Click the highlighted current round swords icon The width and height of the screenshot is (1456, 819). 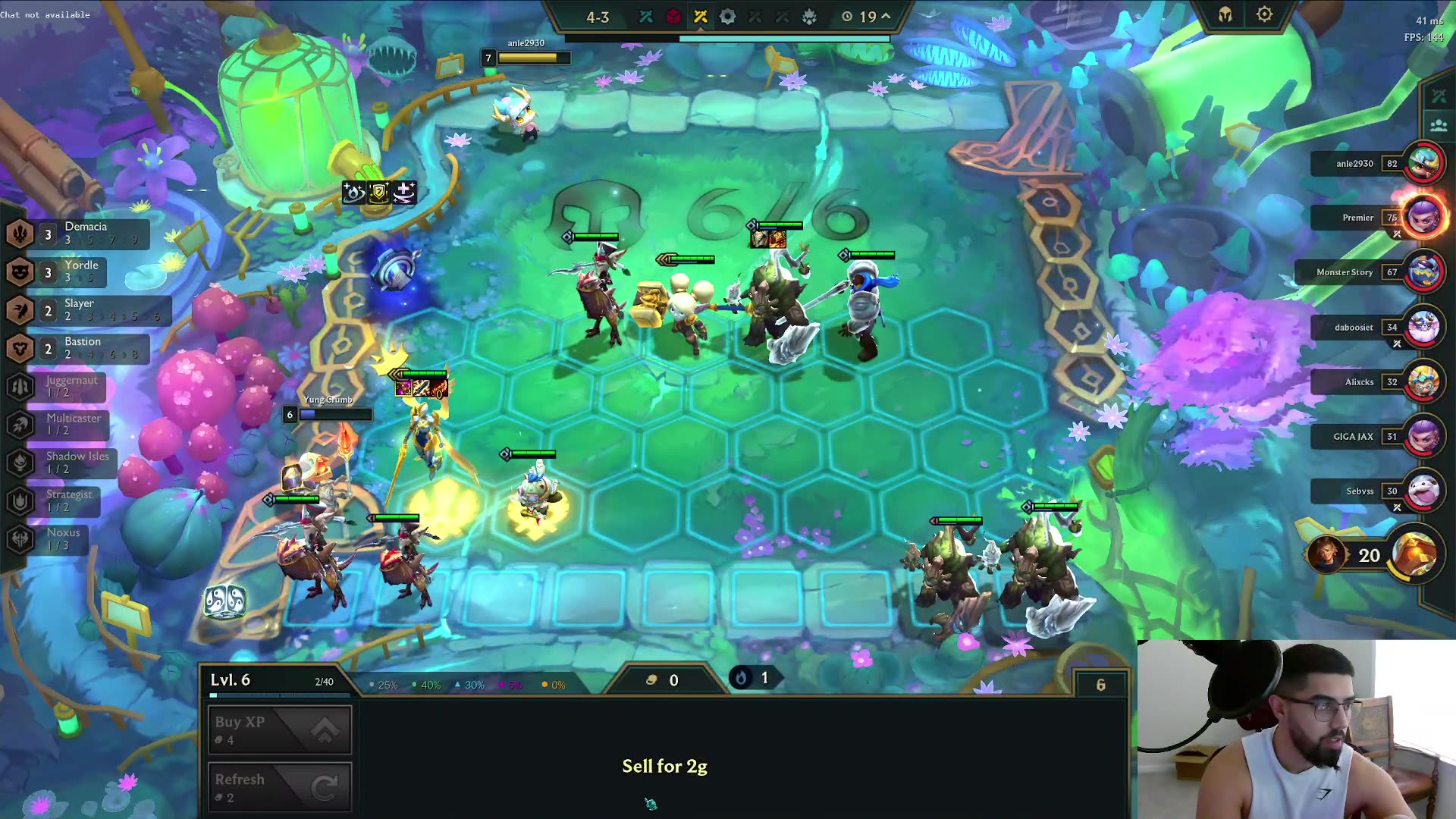pos(699,16)
